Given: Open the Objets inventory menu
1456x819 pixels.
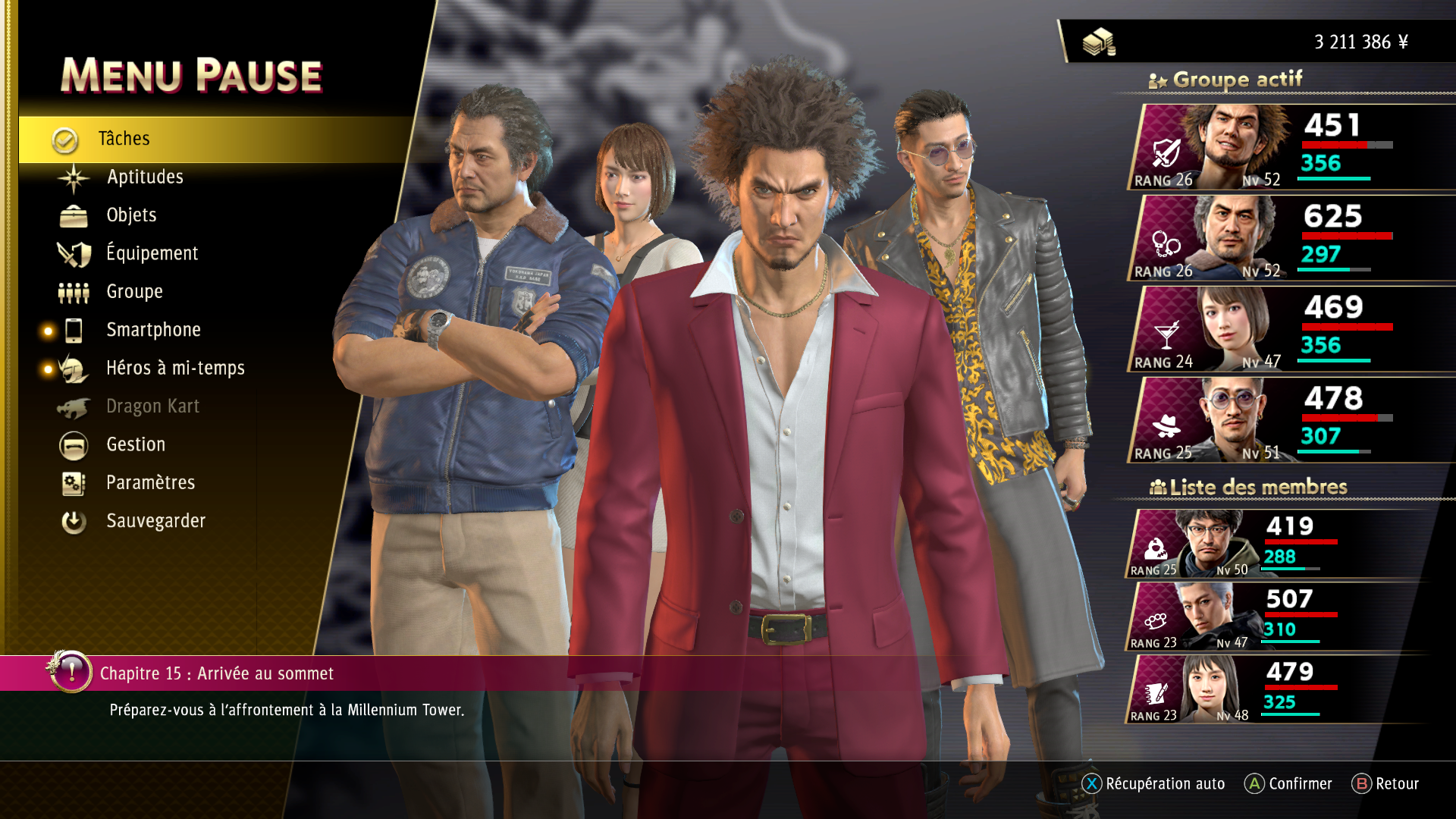Looking at the screenshot, I should [131, 215].
